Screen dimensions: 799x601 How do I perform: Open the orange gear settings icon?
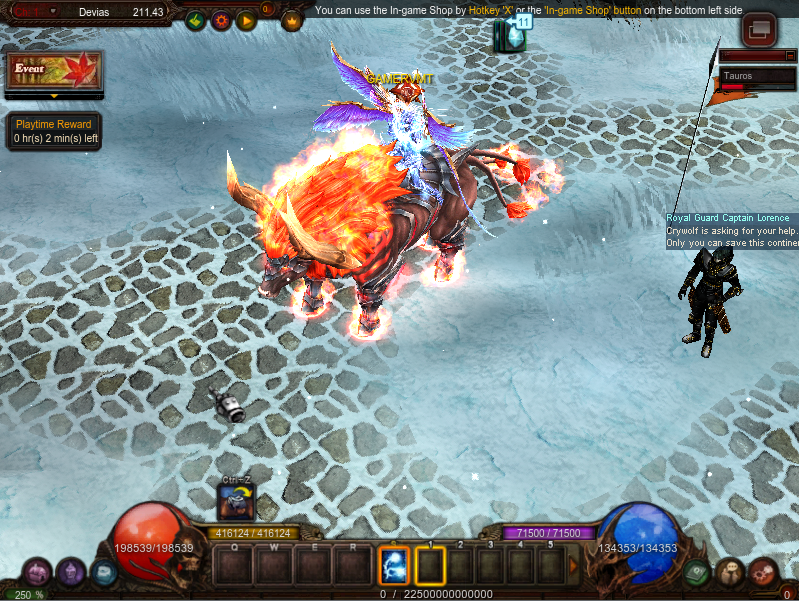[221, 19]
